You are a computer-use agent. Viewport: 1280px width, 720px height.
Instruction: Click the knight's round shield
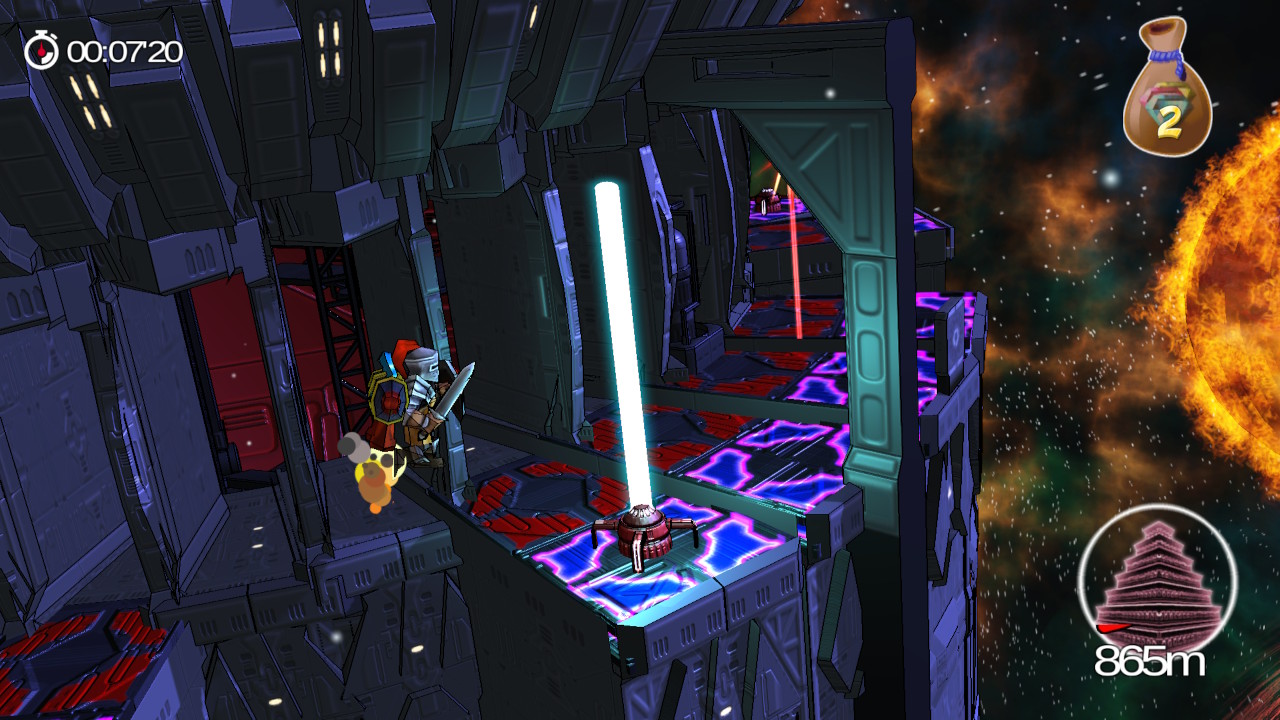pyautogui.click(x=388, y=400)
